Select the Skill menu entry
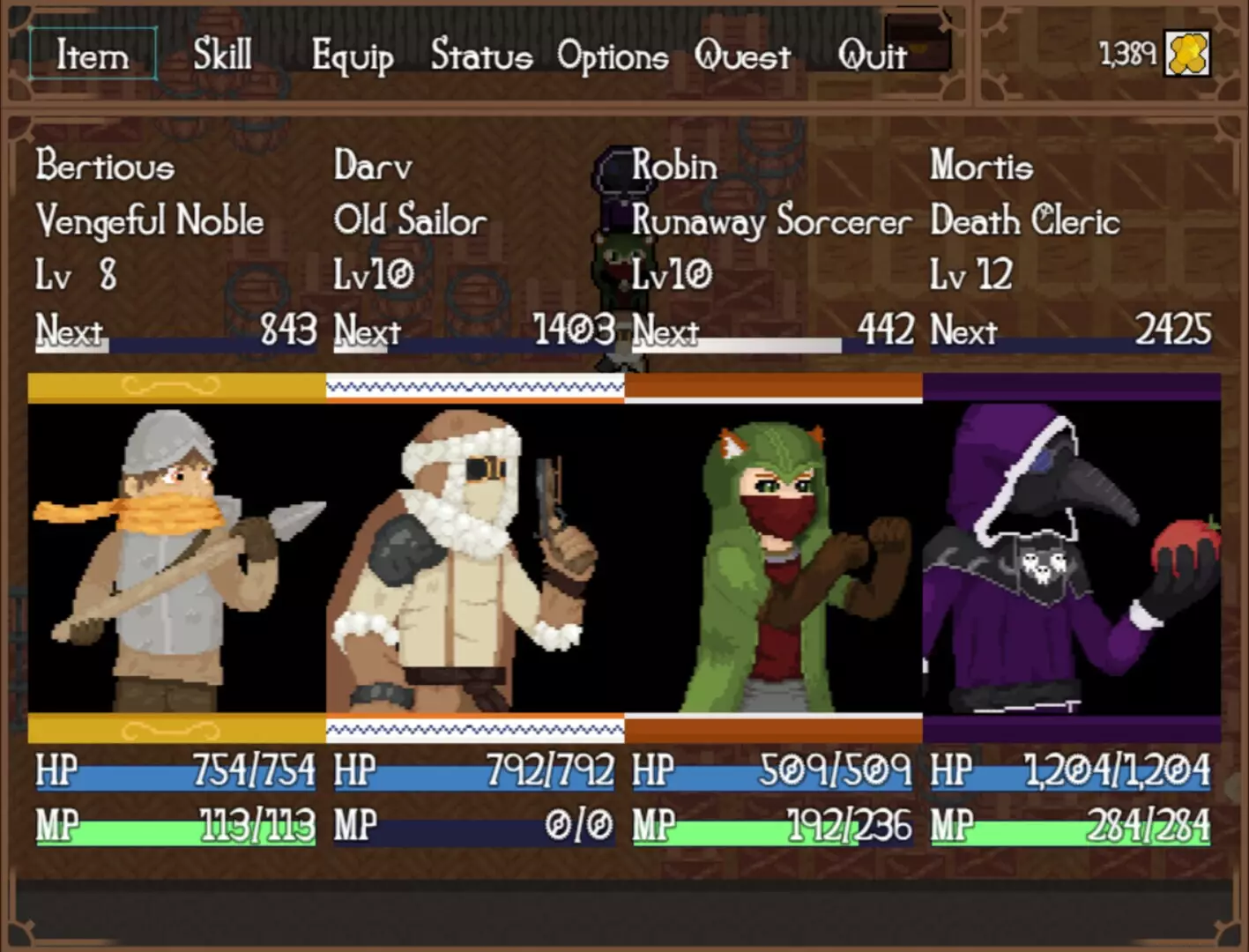1249x952 pixels. pyautogui.click(x=222, y=55)
